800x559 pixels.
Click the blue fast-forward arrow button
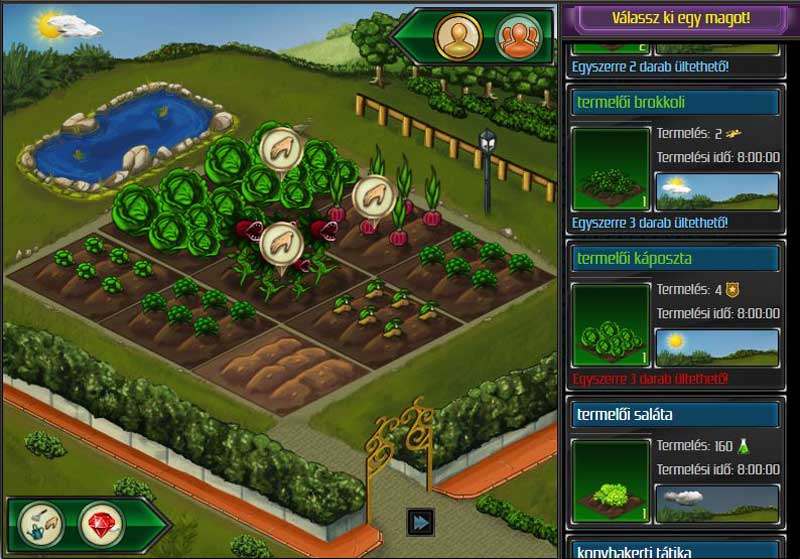(420, 522)
